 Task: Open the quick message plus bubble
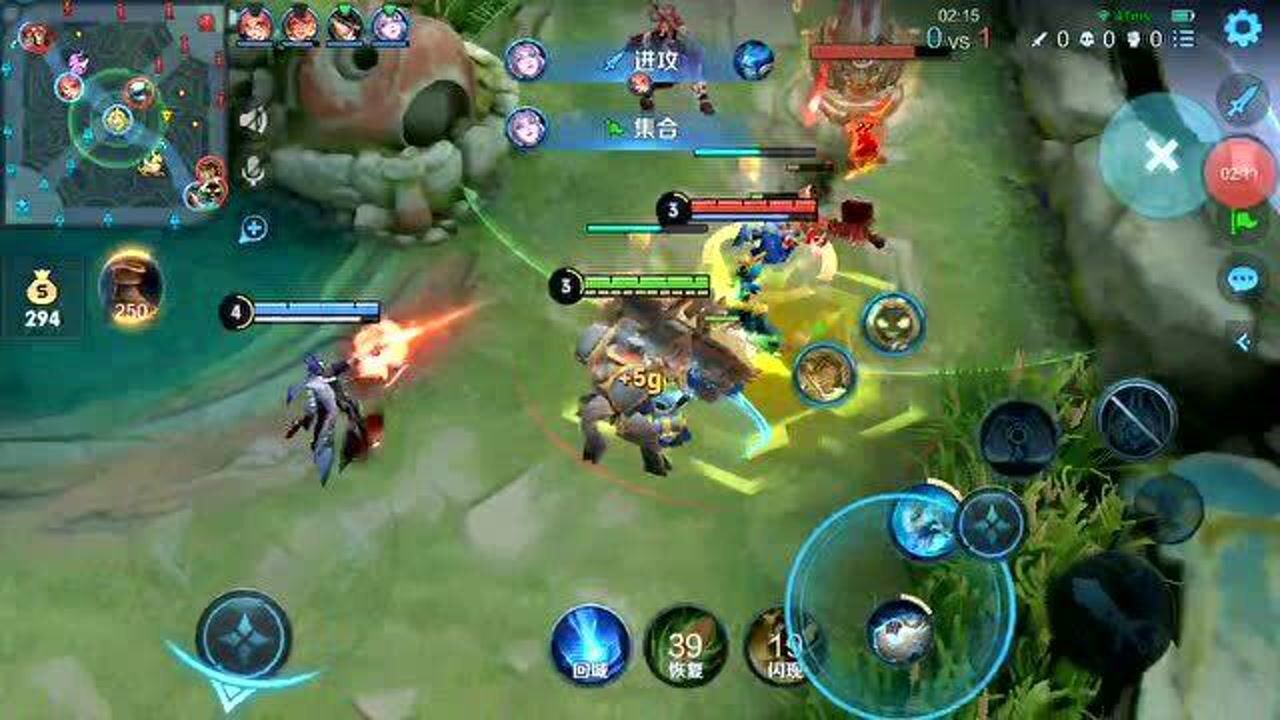[253, 229]
